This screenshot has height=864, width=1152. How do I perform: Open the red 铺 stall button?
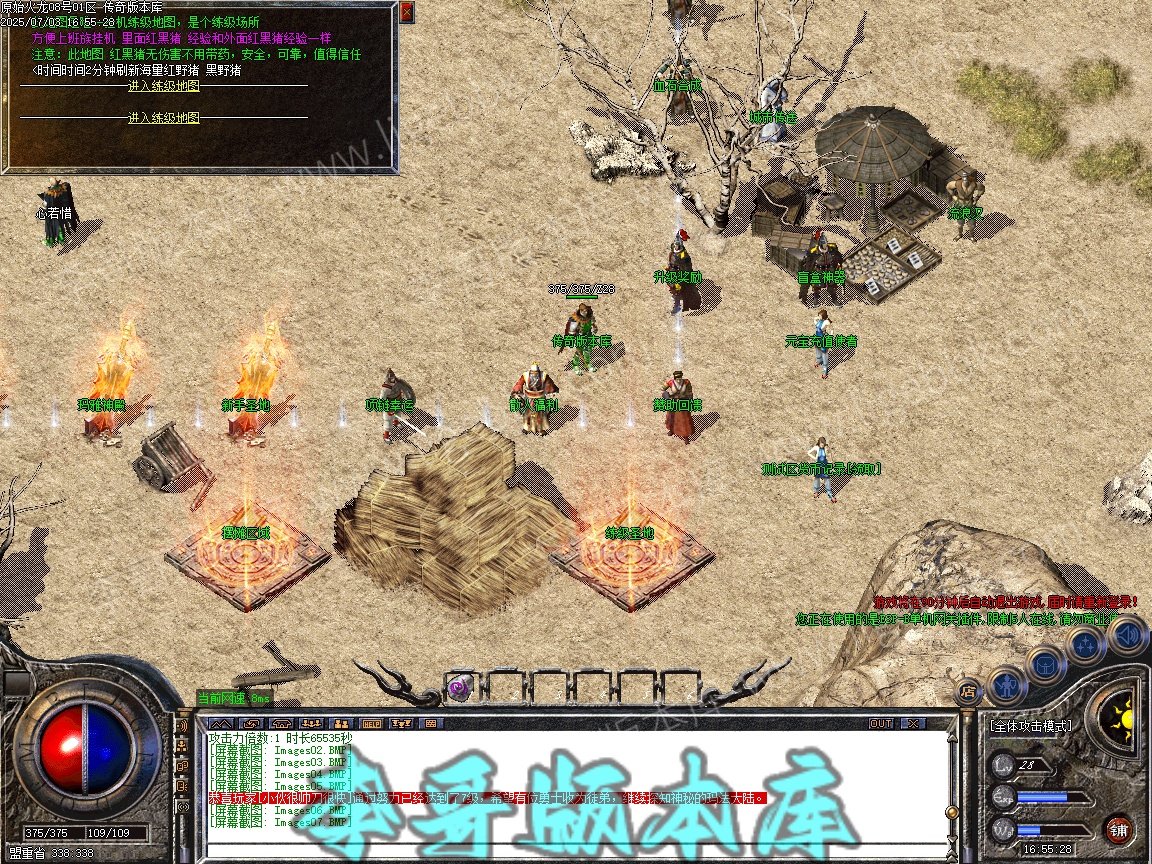[x=1119, y=829]
